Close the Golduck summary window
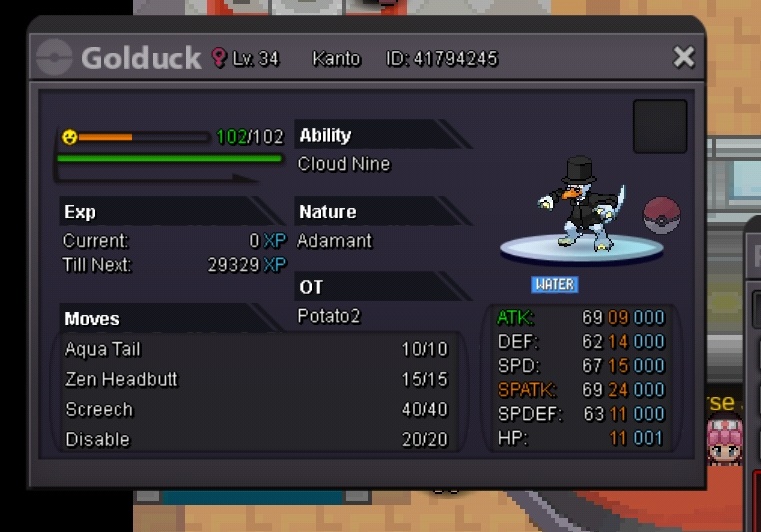The width and height of the screenshot is (761, 532). 684,57
